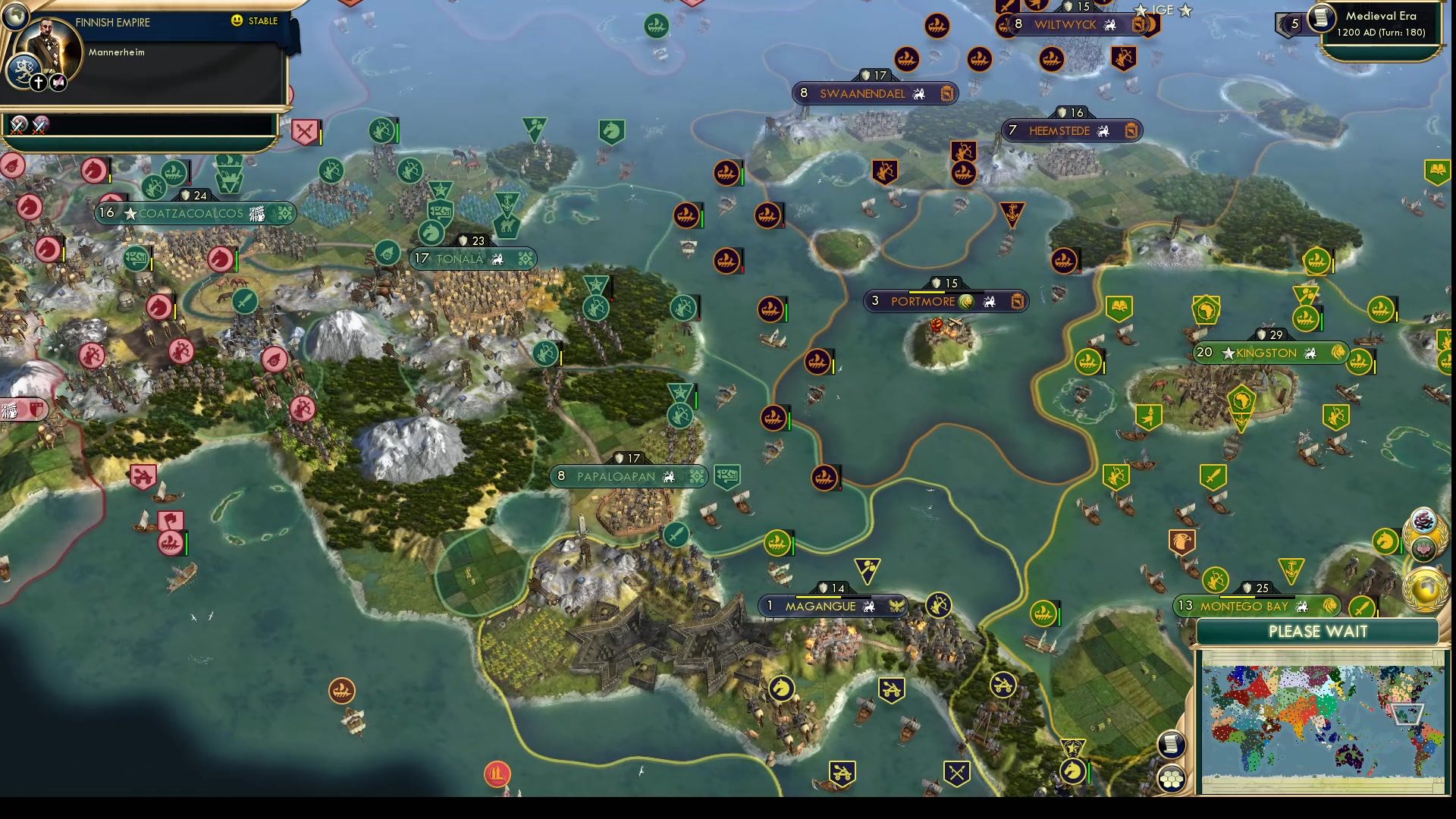
Task: Click the purple culture icon beside the cross
Action: click(58, 82)
